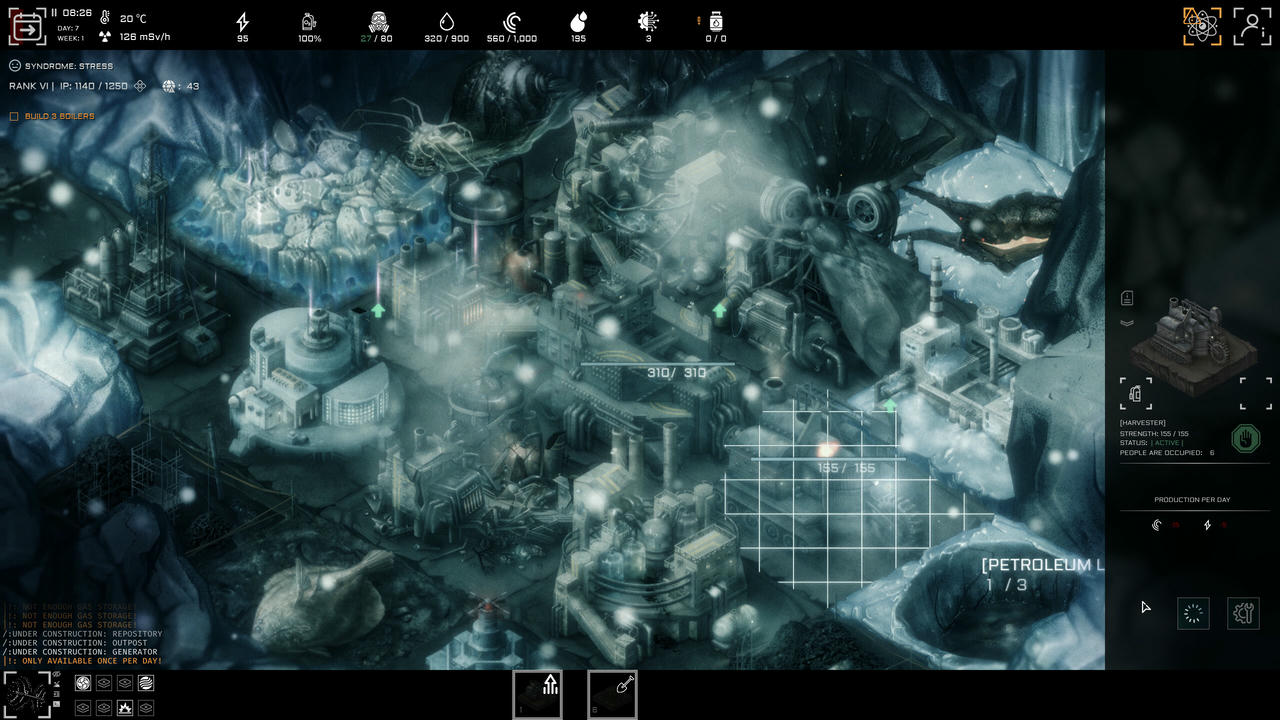Screen dimensions: 1280x720
Task: Click the lightning bolt energy icon
Action: 243,21
